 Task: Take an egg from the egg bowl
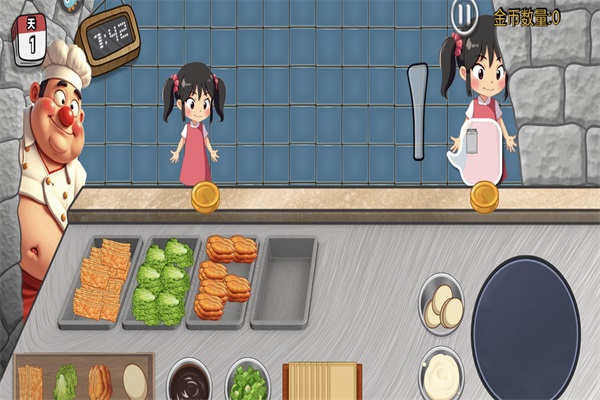pos(442,305)
